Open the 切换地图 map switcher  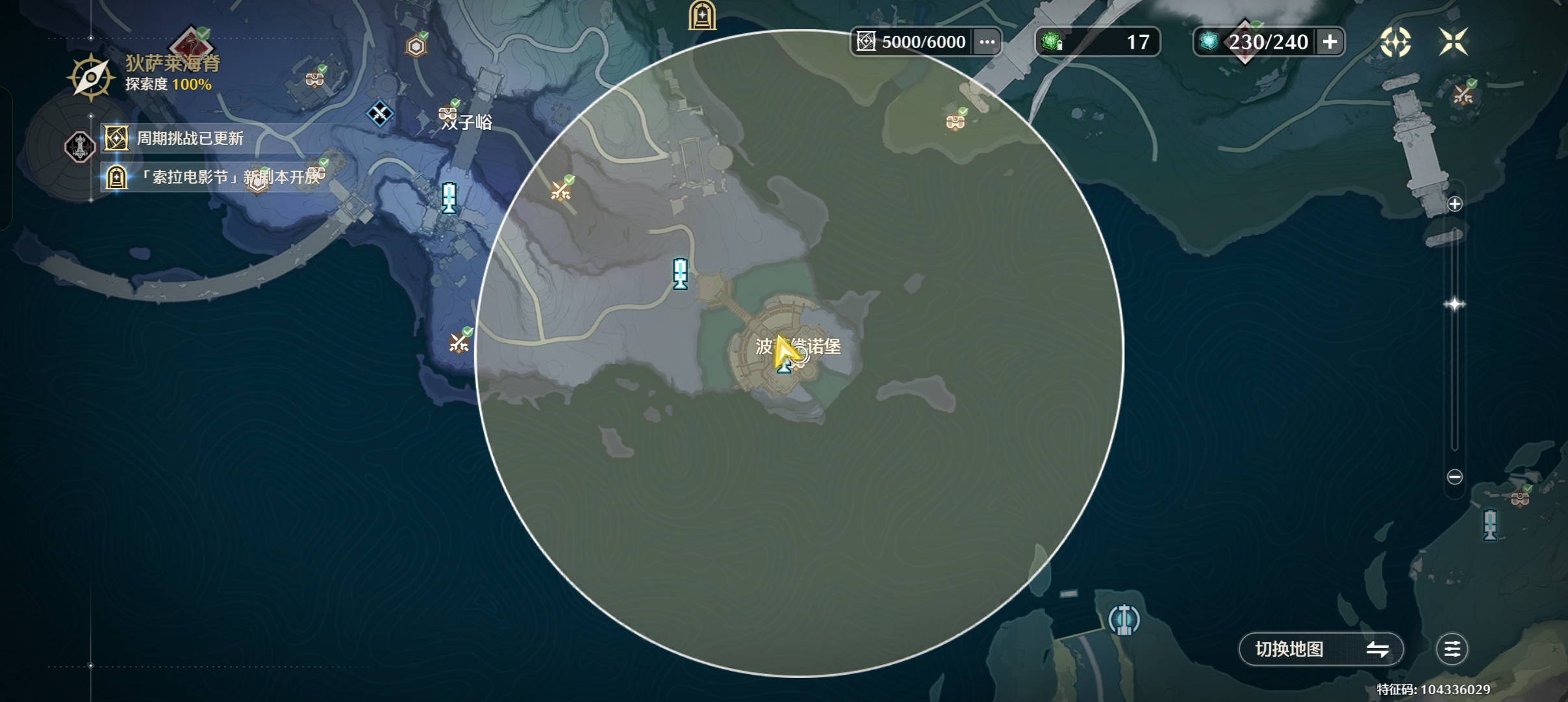[x=1321, y=649]
